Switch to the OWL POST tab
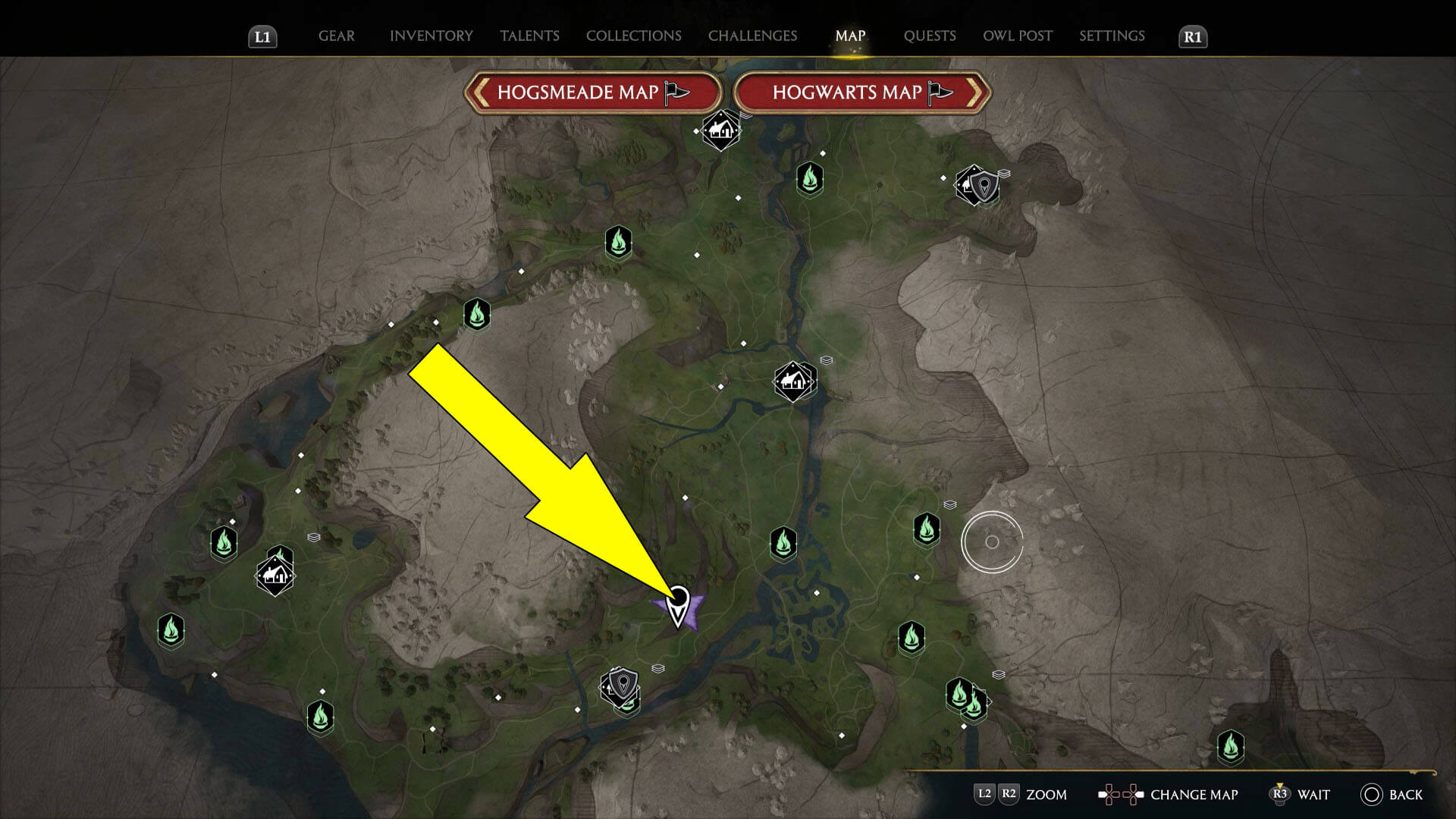Viewport: 1456px width, 819px height. [x=1017, y=36]
